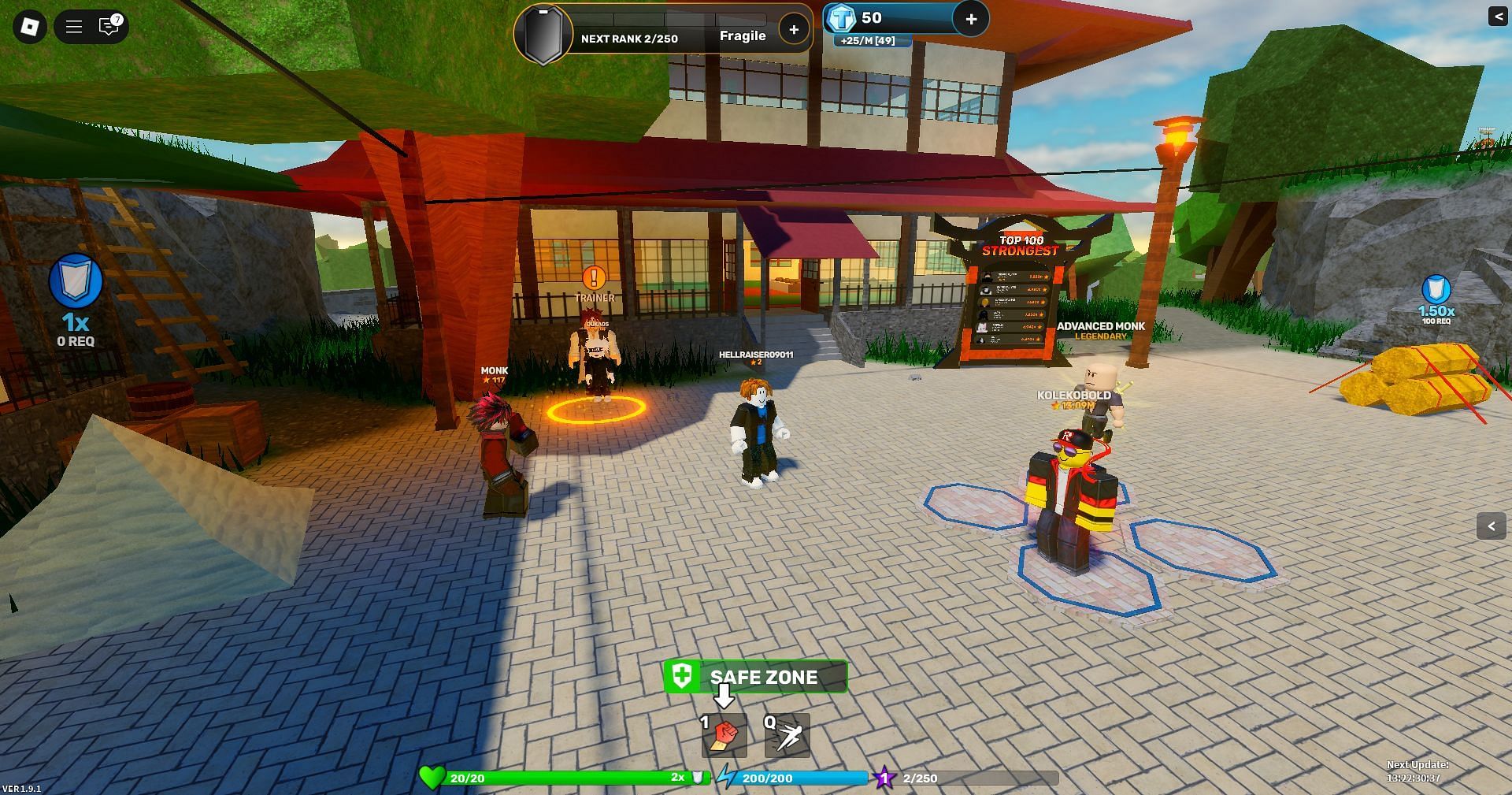Open the Roblox logo menu
The image size is (1512, 795).
(29, 27)
